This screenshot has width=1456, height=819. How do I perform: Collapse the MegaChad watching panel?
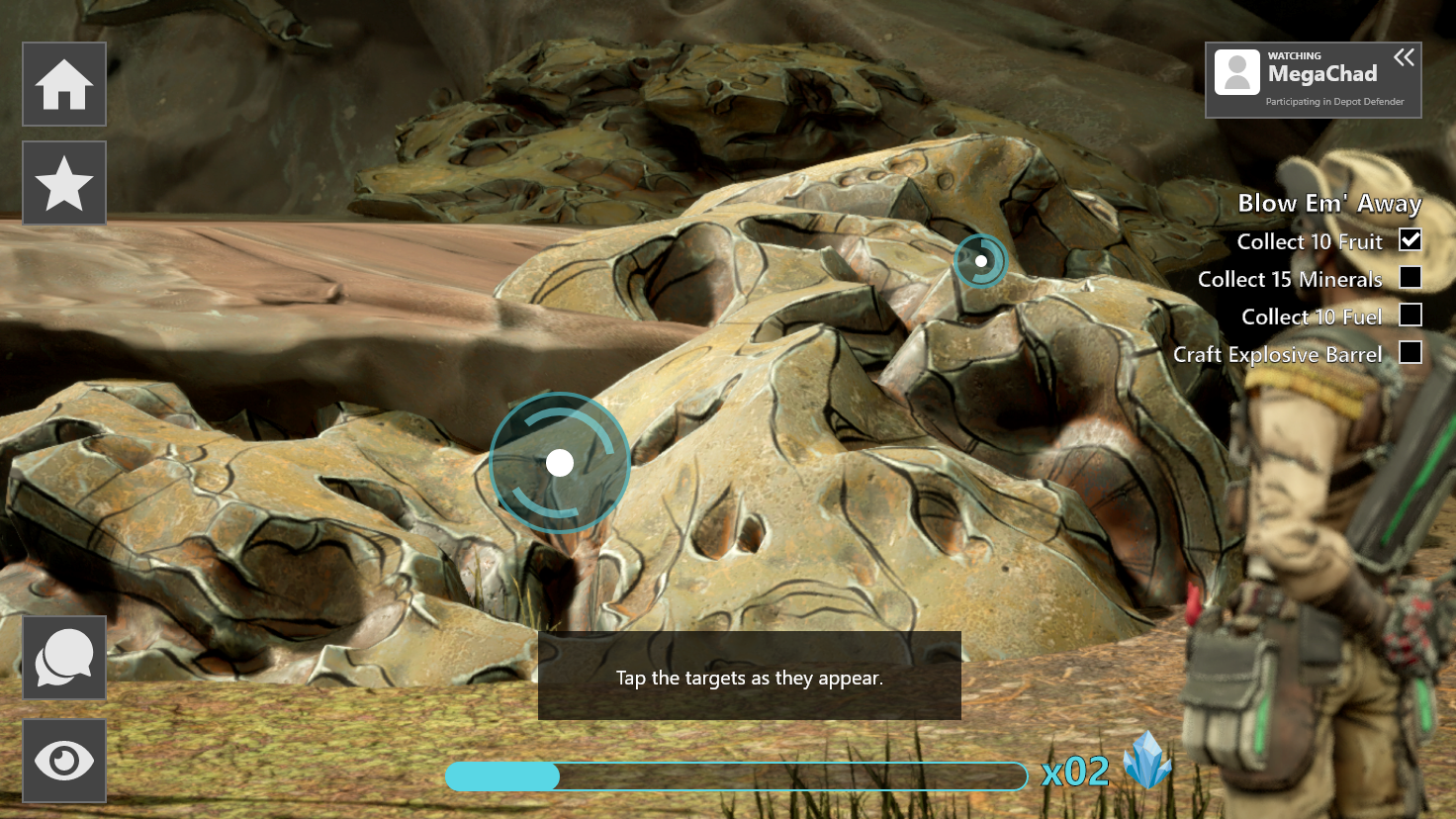[x=1404, y=58]
